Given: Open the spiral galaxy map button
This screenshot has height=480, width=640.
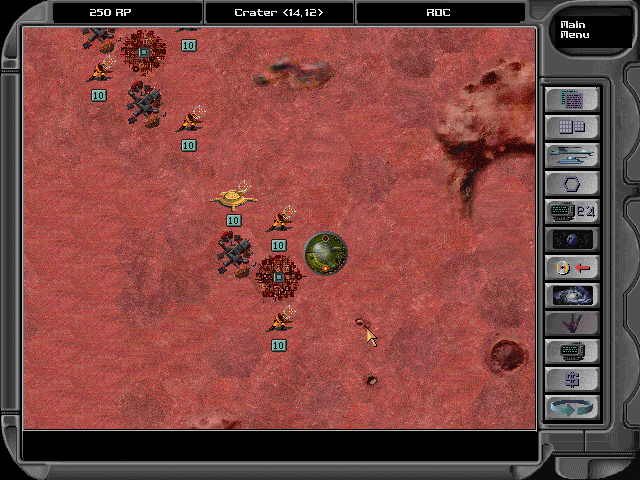Looking at the screenshot, I should point(572,295).
